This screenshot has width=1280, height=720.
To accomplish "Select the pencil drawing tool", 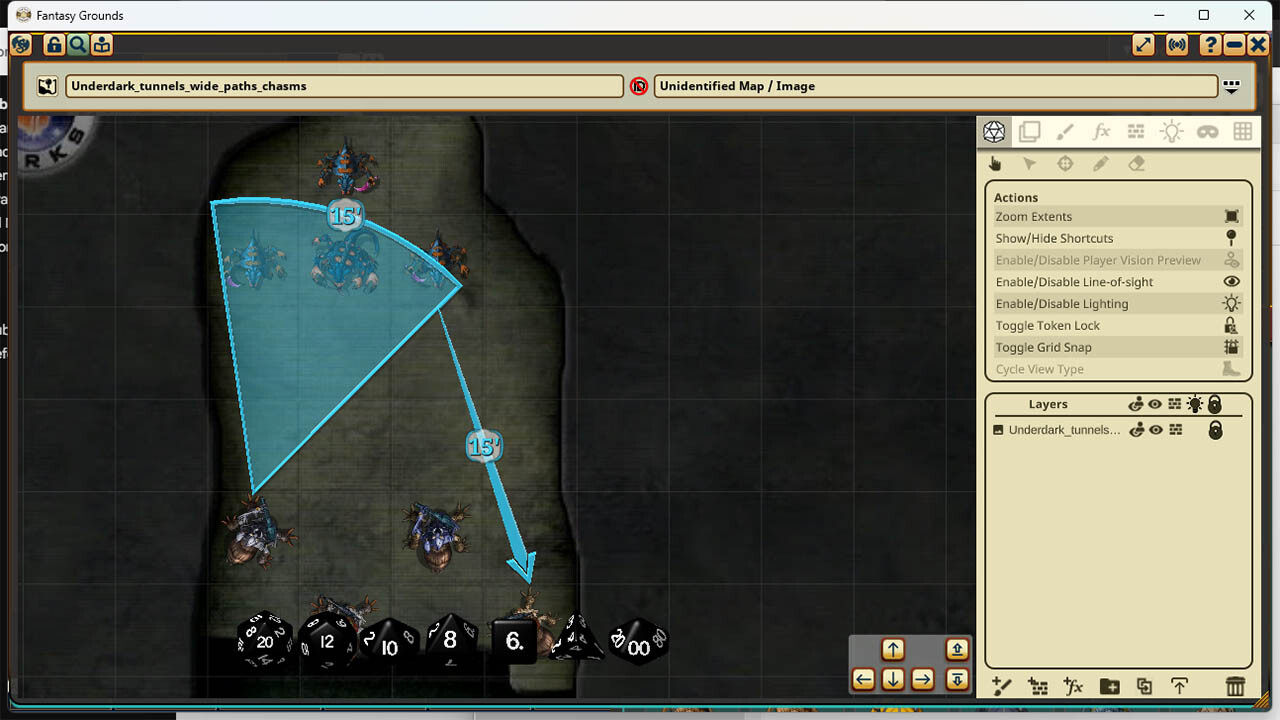I will tap(1102, 163).
